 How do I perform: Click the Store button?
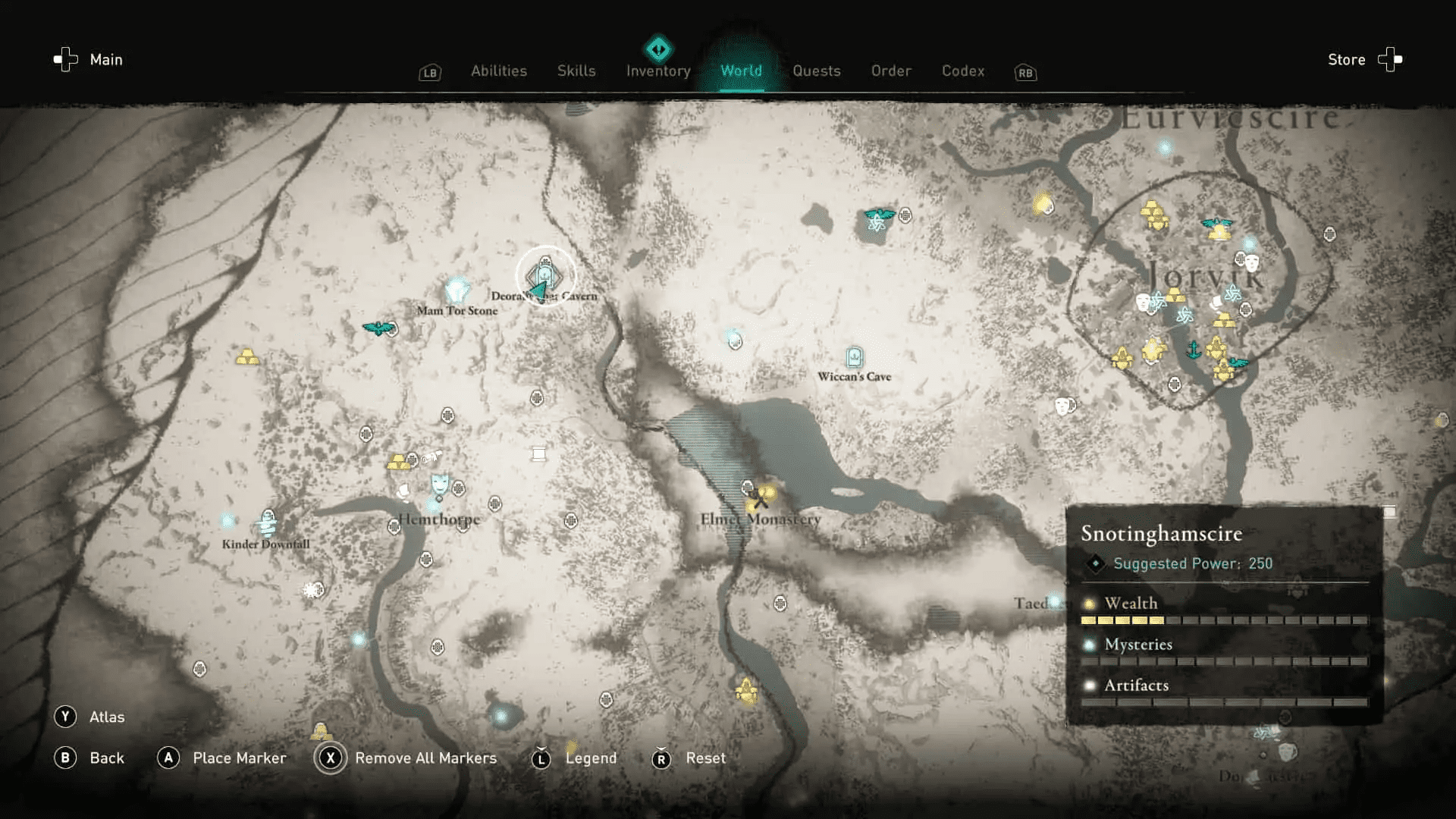[1346, 59]
